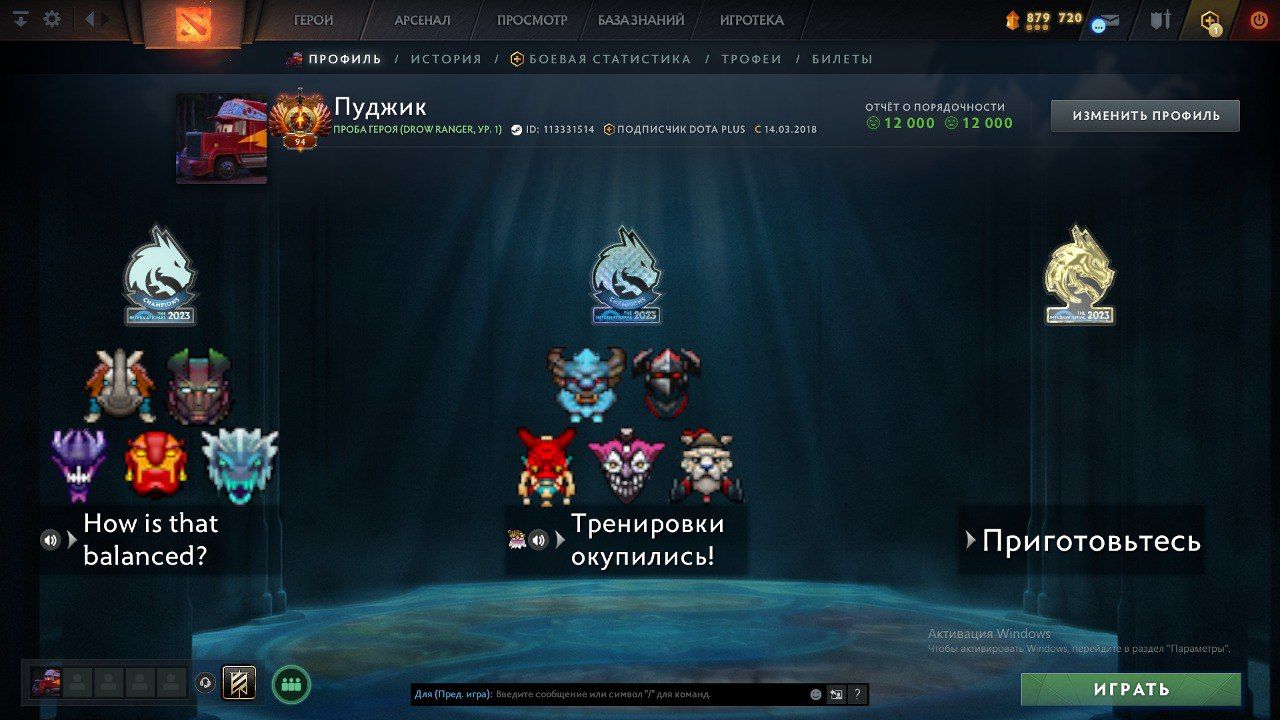The width and height of the screenshot is (1280, 720).
Task: Open the Просмотр section
Action: coord(531,20)
